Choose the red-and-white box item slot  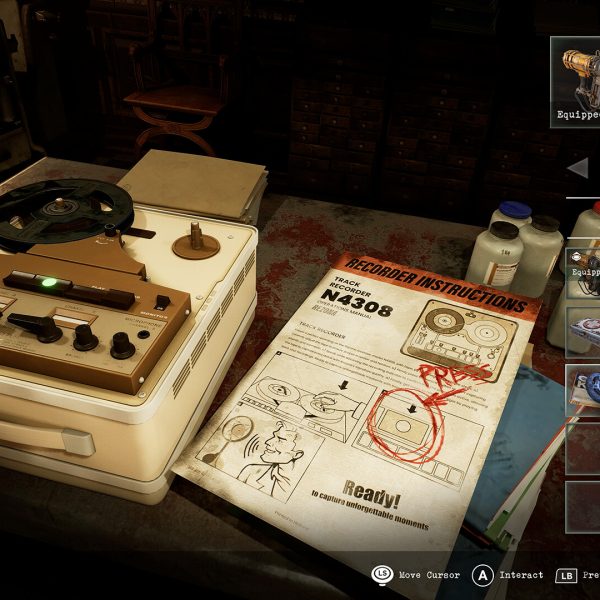coord(584,330)
